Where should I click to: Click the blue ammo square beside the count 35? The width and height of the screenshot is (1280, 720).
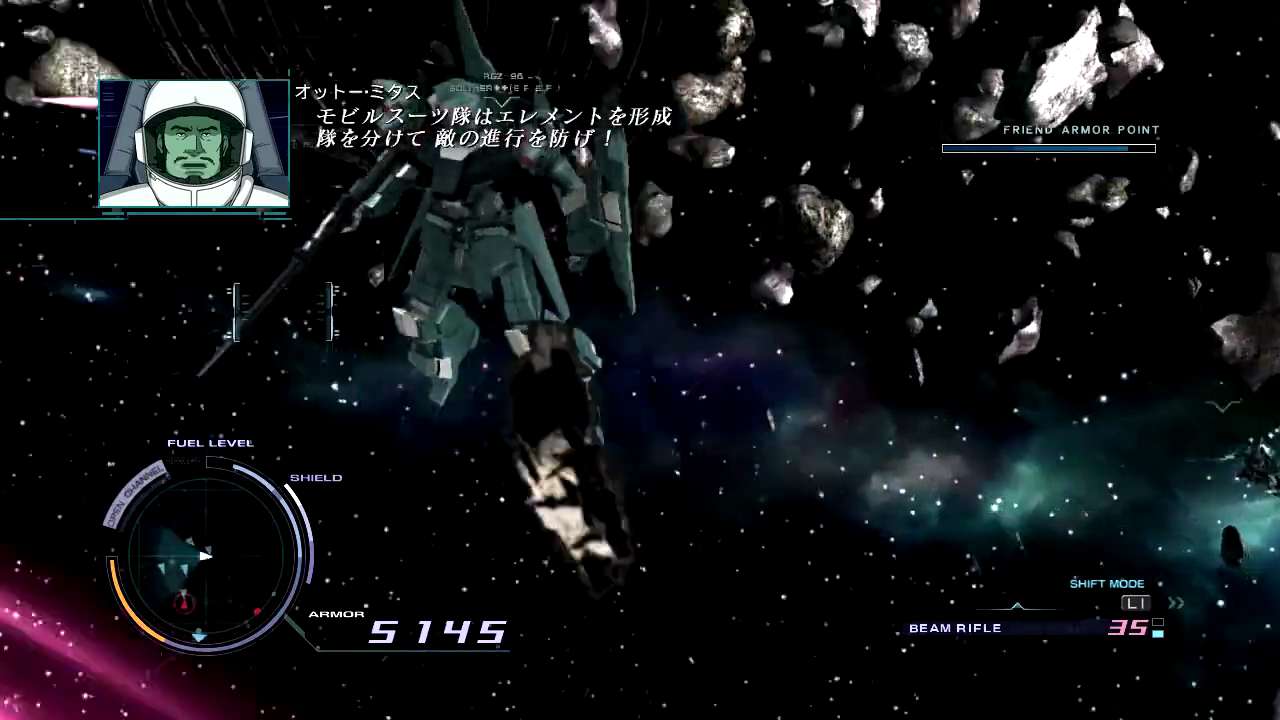click(1158, 633)
